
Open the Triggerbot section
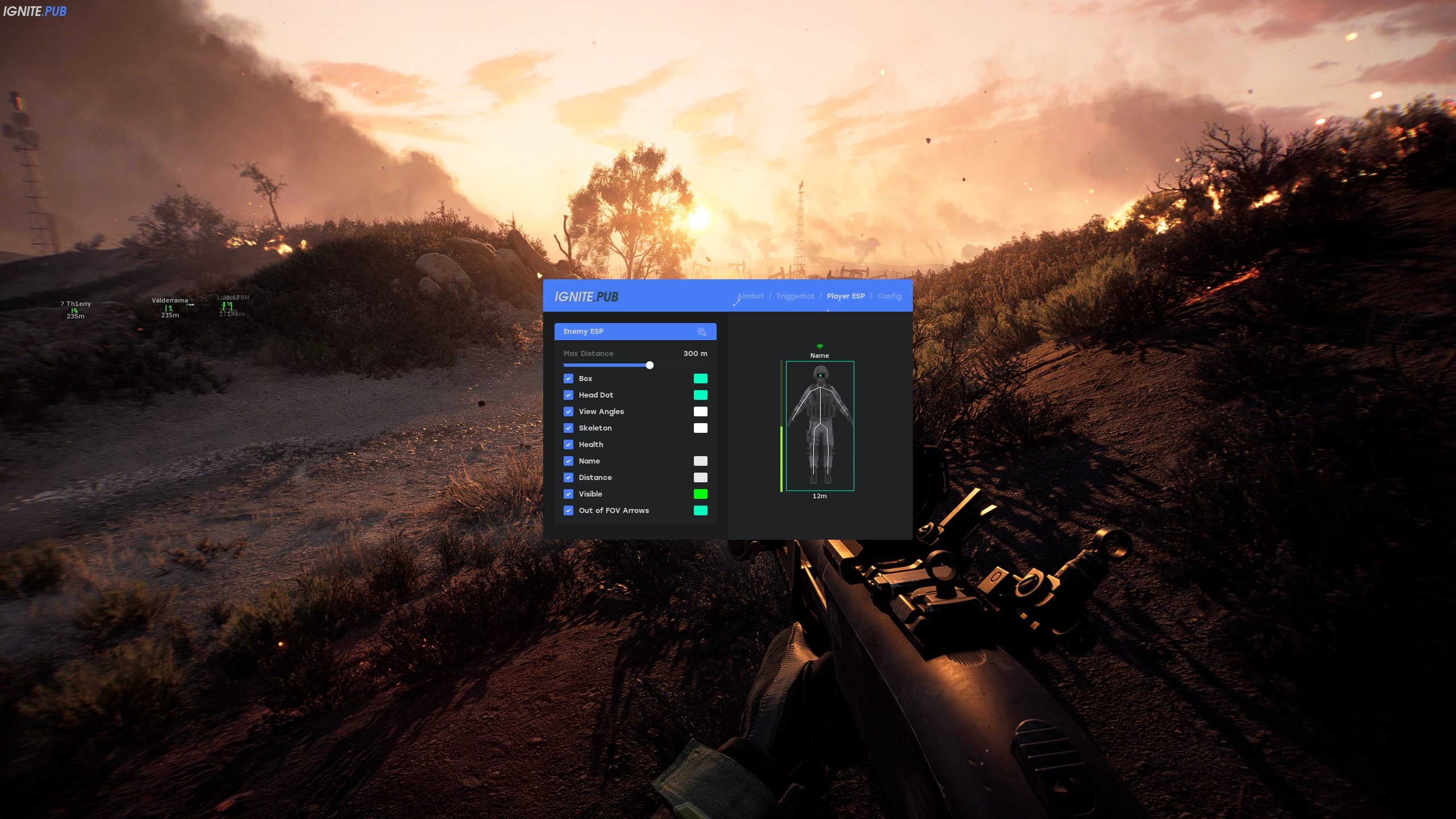(x=795, y=296)
